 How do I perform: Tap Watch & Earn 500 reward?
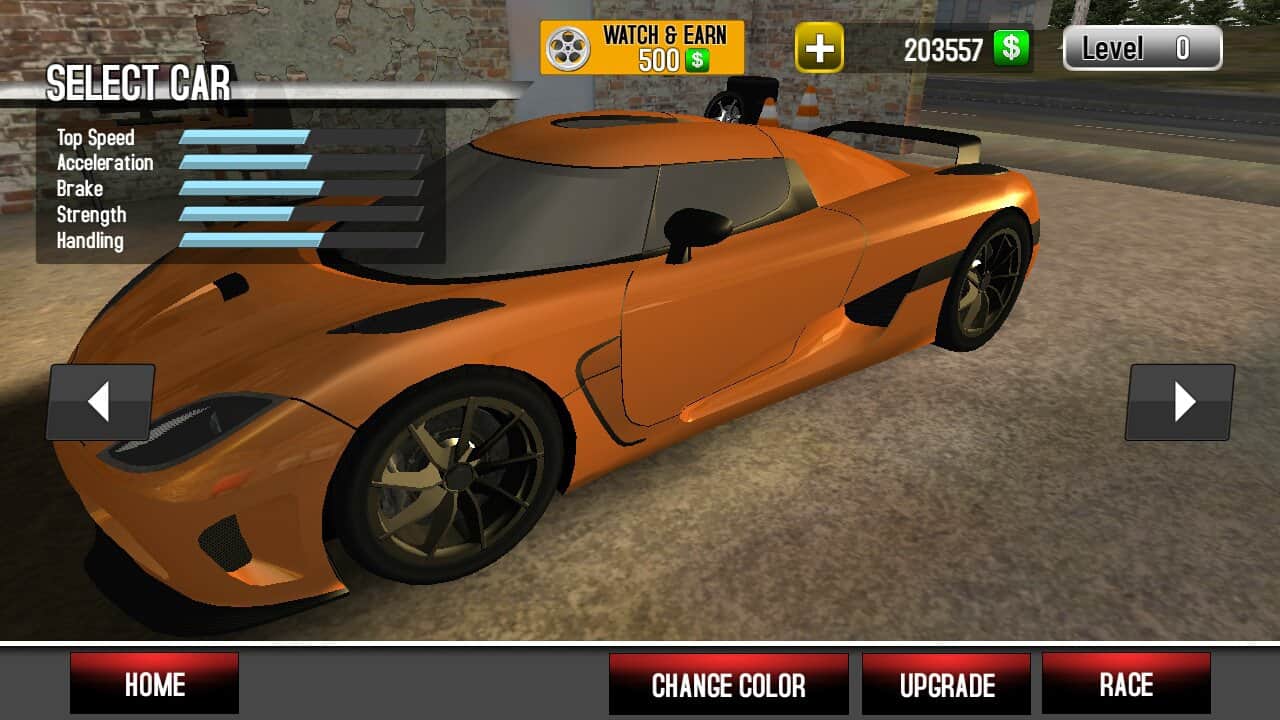click(642, 47)
